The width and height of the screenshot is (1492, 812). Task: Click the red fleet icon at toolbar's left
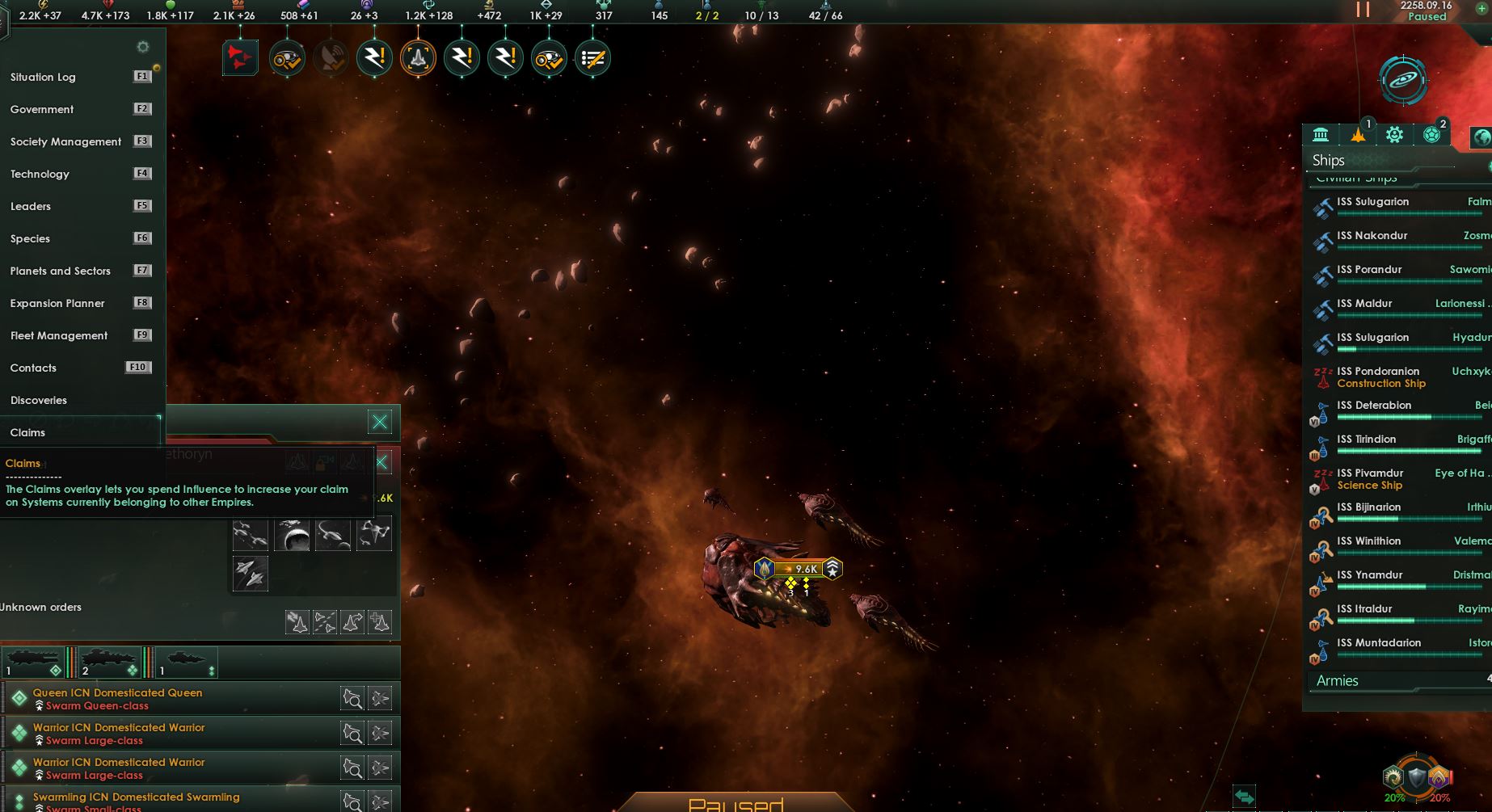(x=238, y=57)
